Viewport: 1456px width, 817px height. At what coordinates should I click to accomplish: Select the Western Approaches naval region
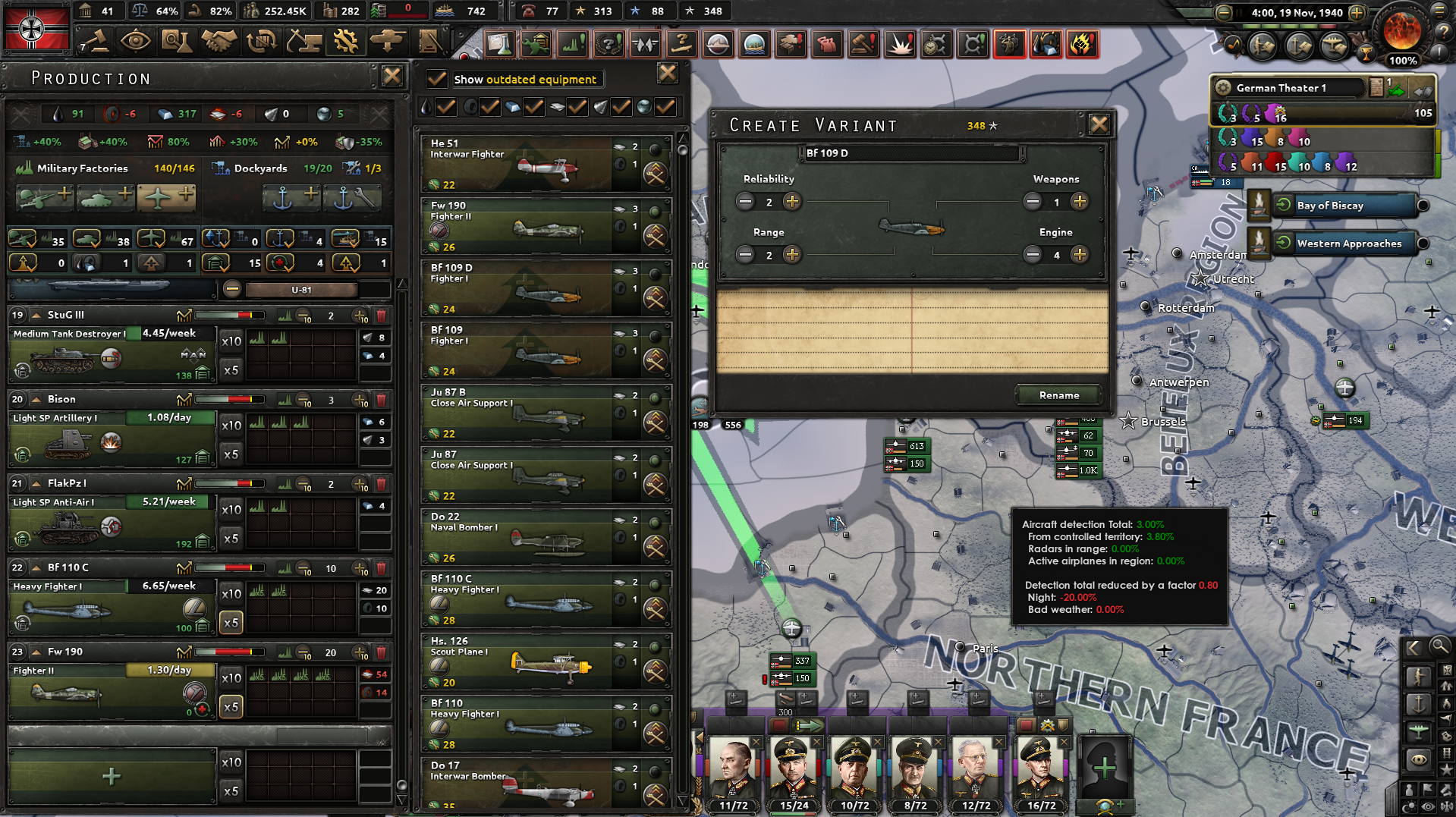coord(1349,243)
